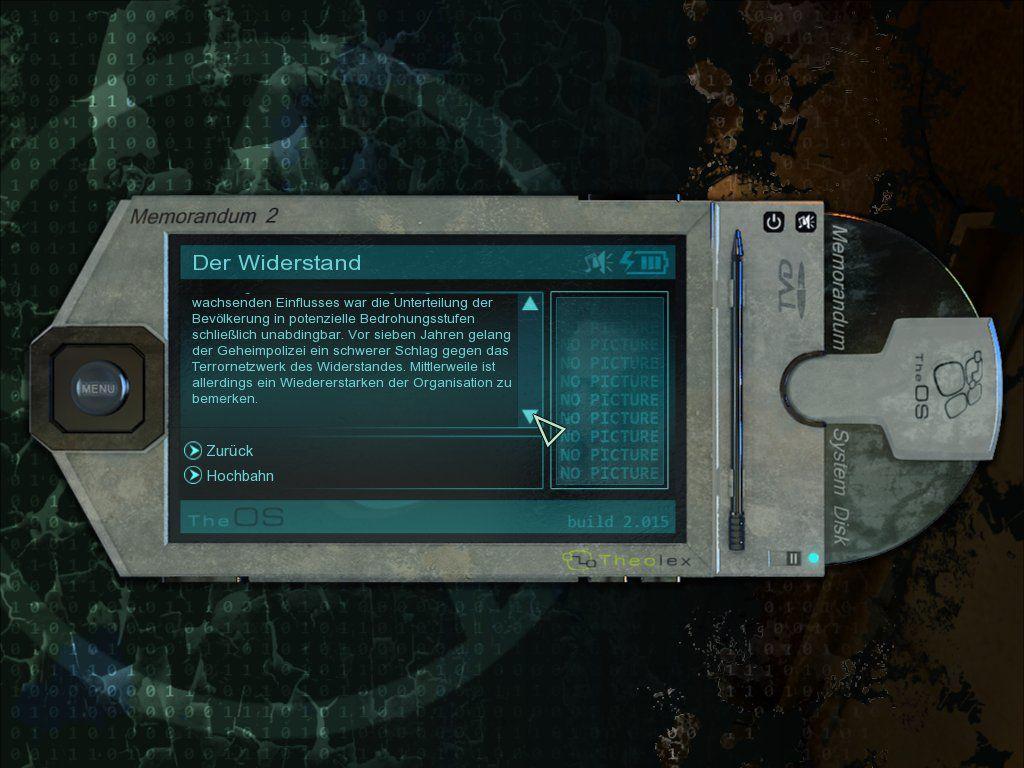
Task: Select the NO PICTURE image panel
Action: tap(609, 390)
